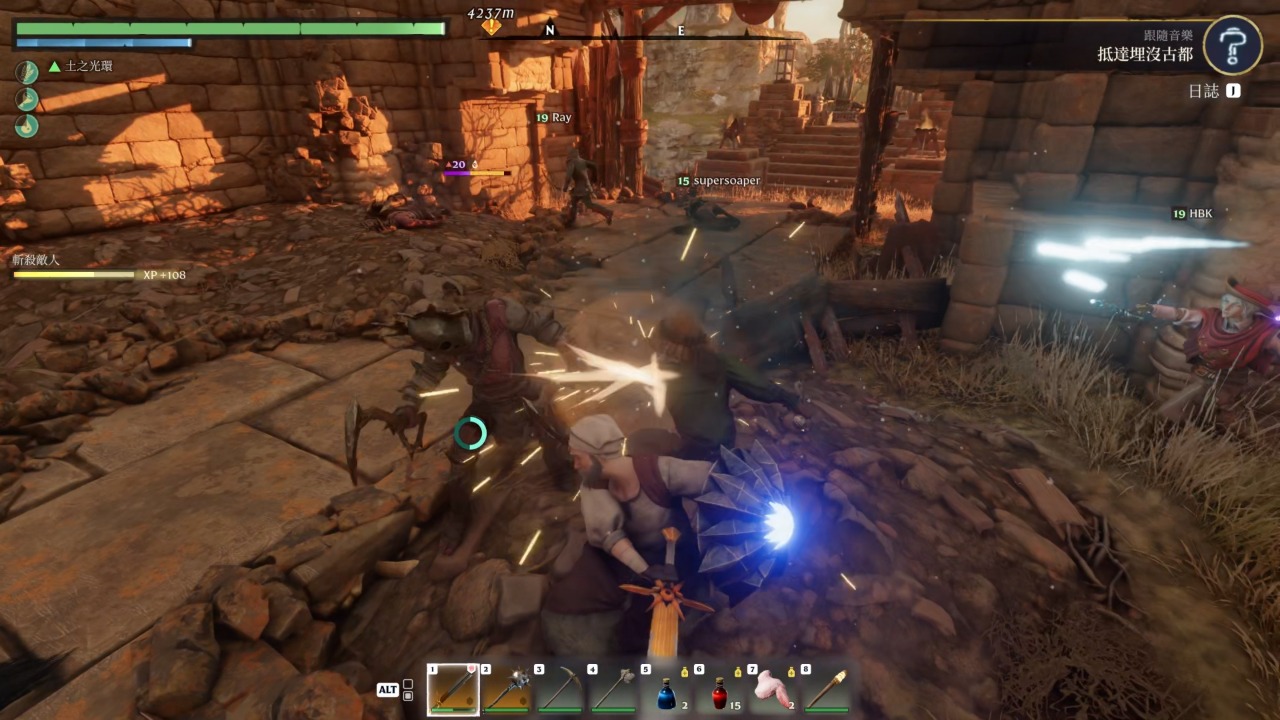Equip the spiked mace in slot 2
The width and height of the screenshot is (1280, 720).
(x=506, y=689)
